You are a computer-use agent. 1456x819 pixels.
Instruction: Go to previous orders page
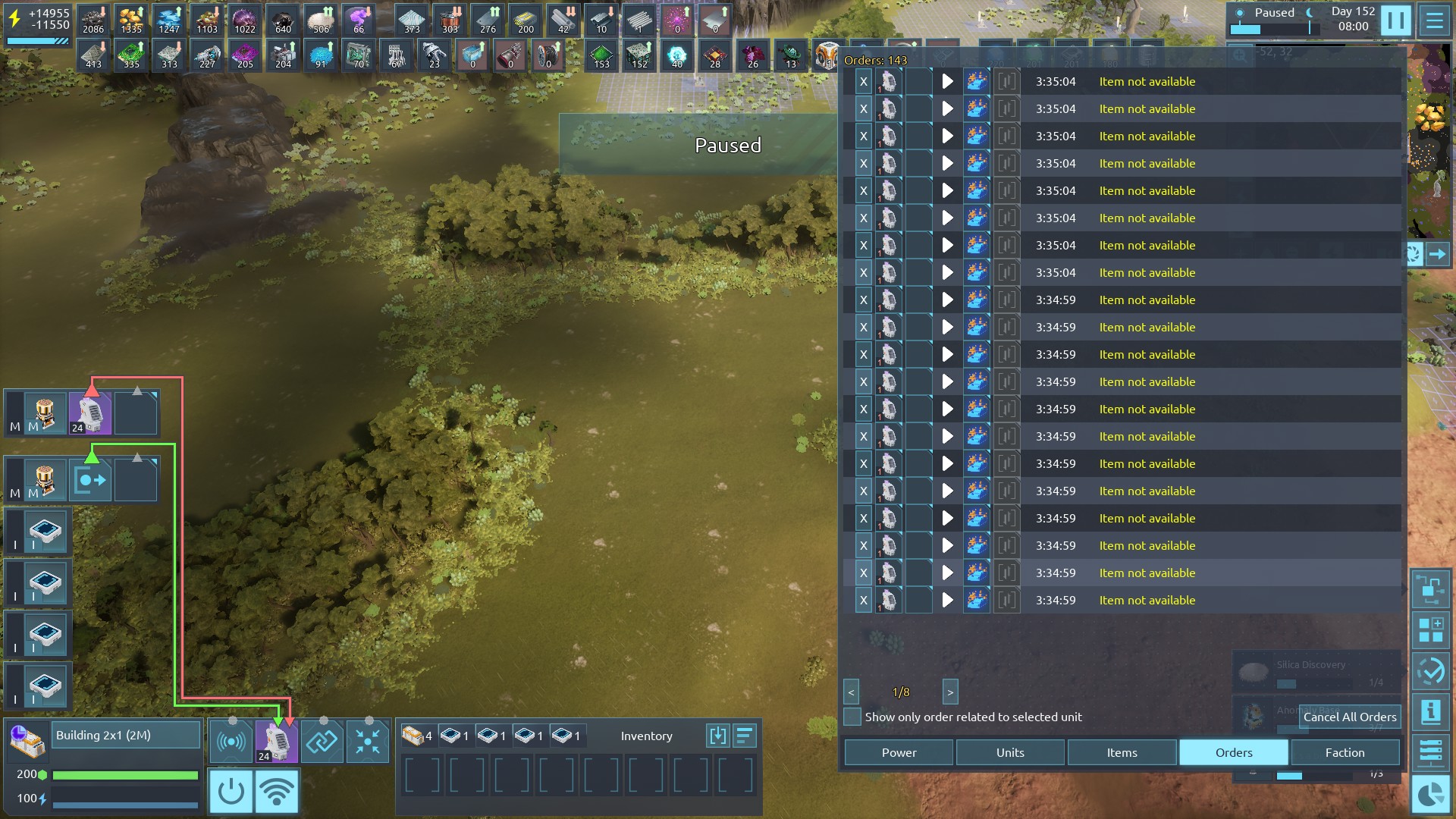pyautogui.click(x=851, y=692)
